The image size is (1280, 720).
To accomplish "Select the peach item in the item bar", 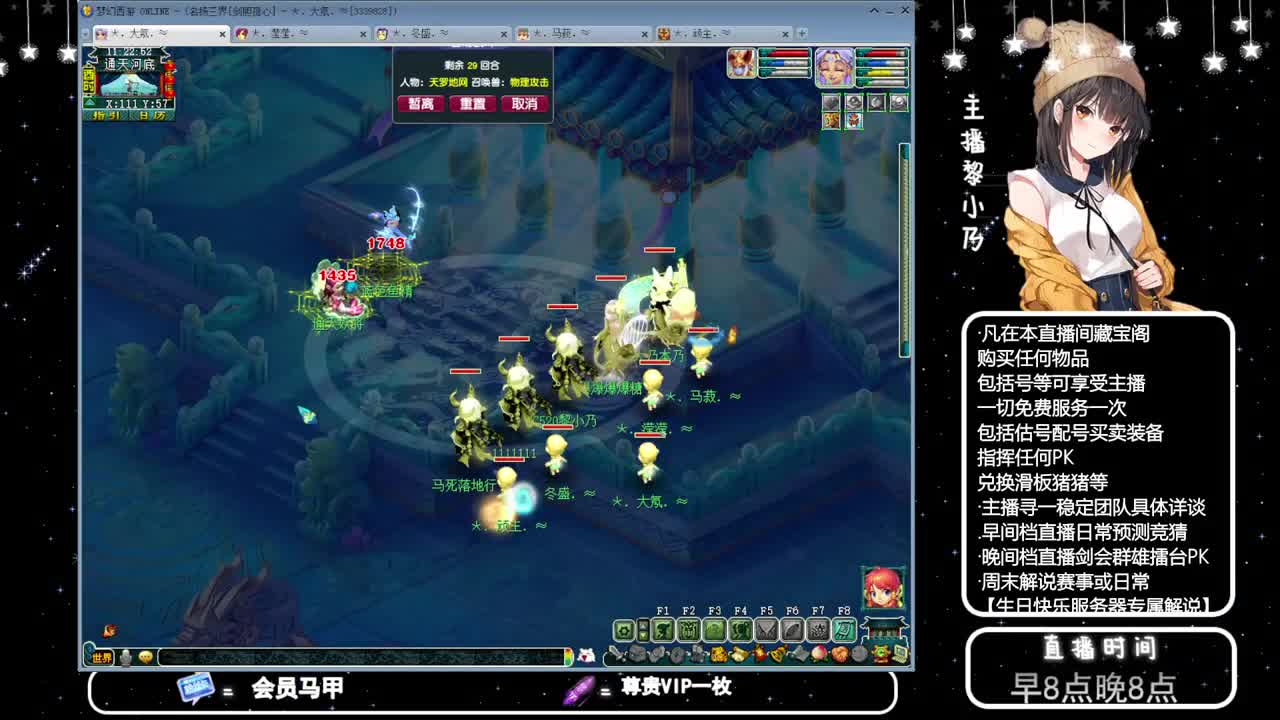I will point(819,653).
